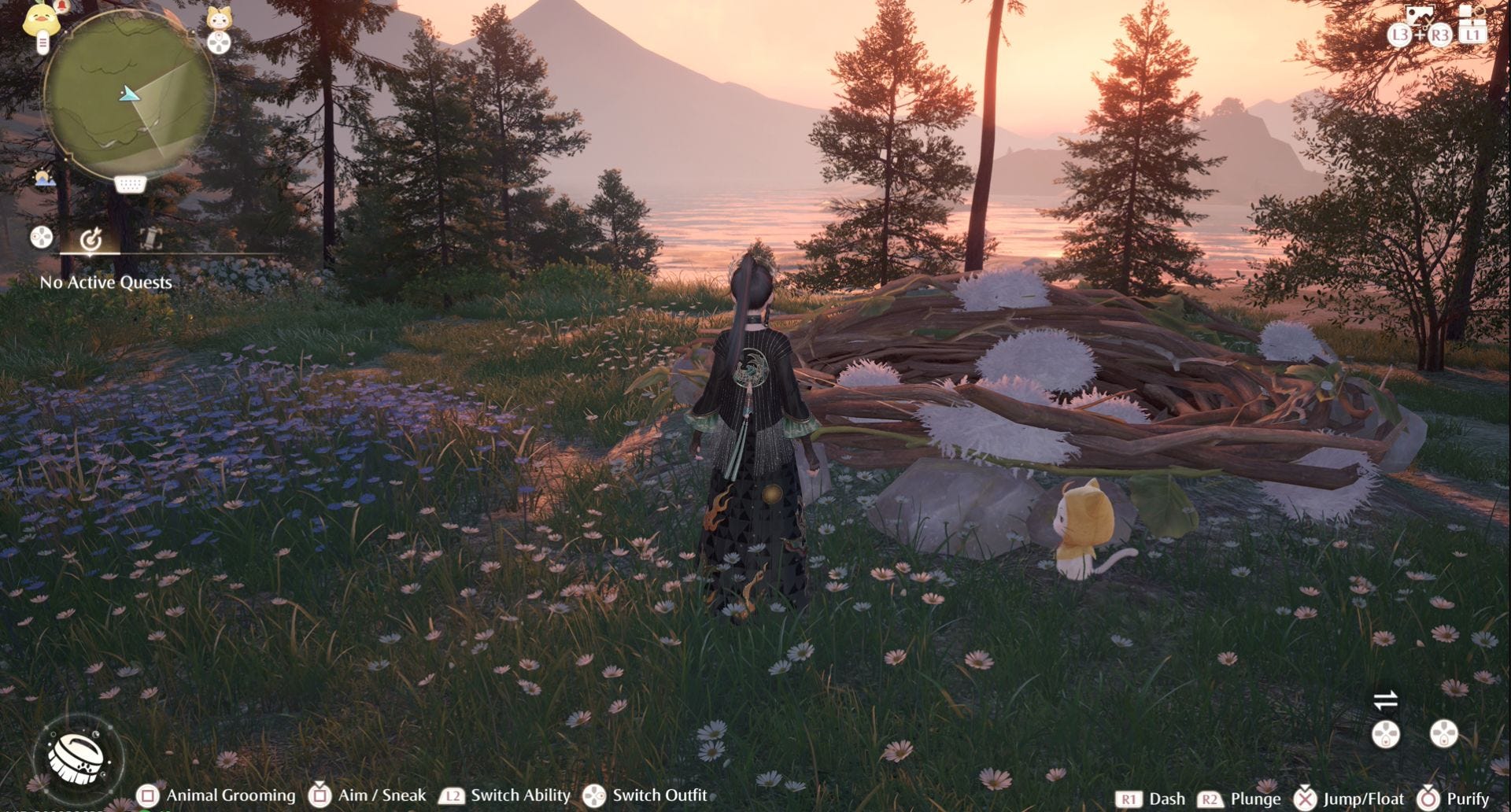
Task: Switch to the quest target tab
Action: 91,238
